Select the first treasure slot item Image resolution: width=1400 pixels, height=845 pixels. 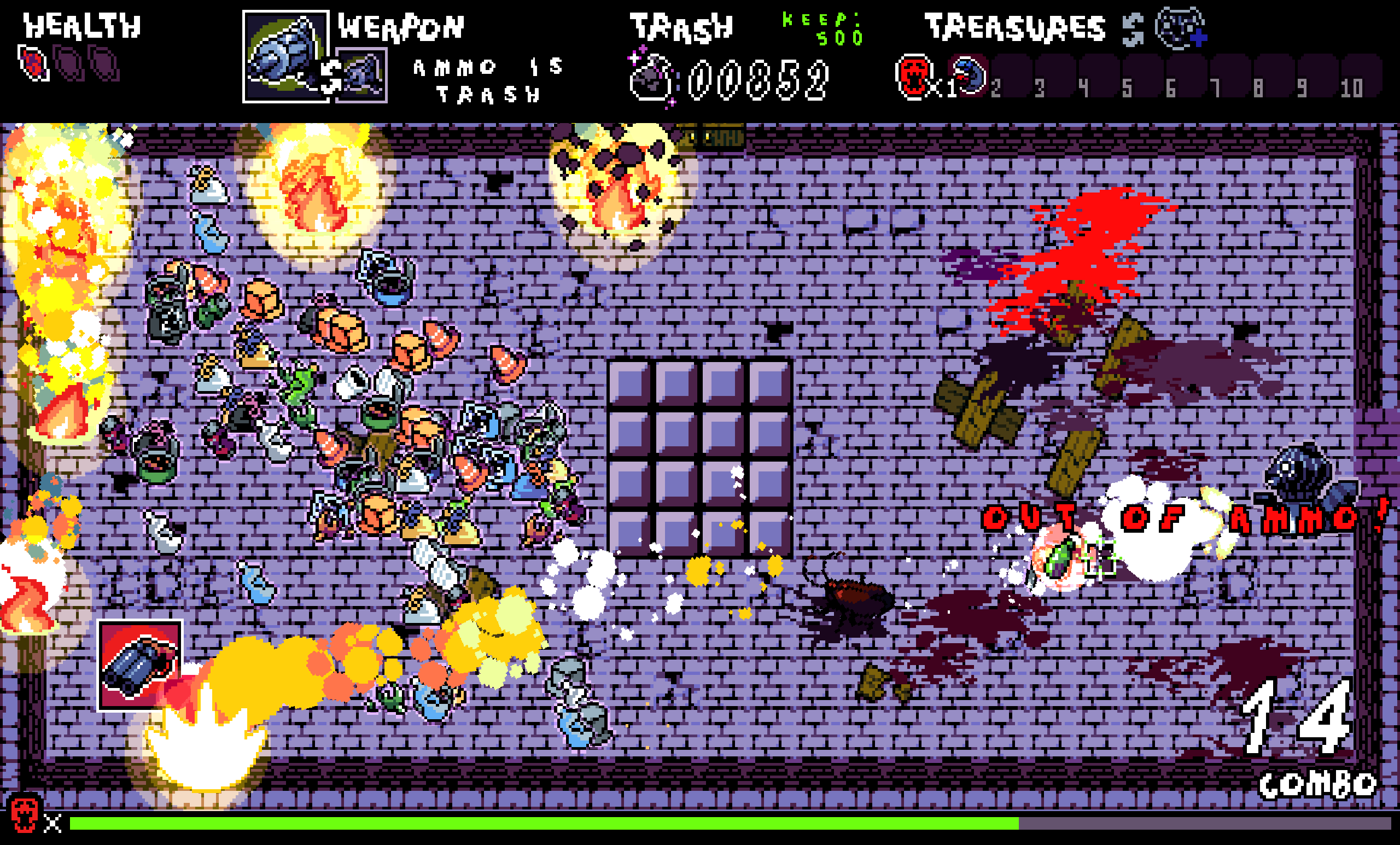click(971, 75)
